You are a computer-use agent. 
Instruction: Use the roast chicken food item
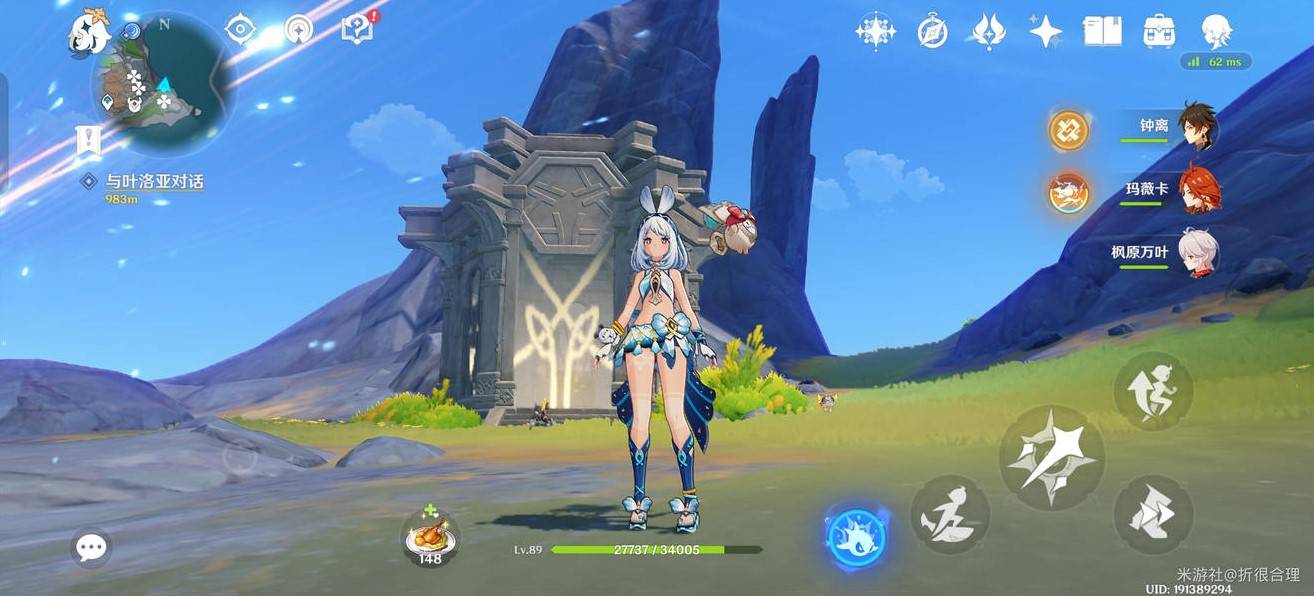430,534
